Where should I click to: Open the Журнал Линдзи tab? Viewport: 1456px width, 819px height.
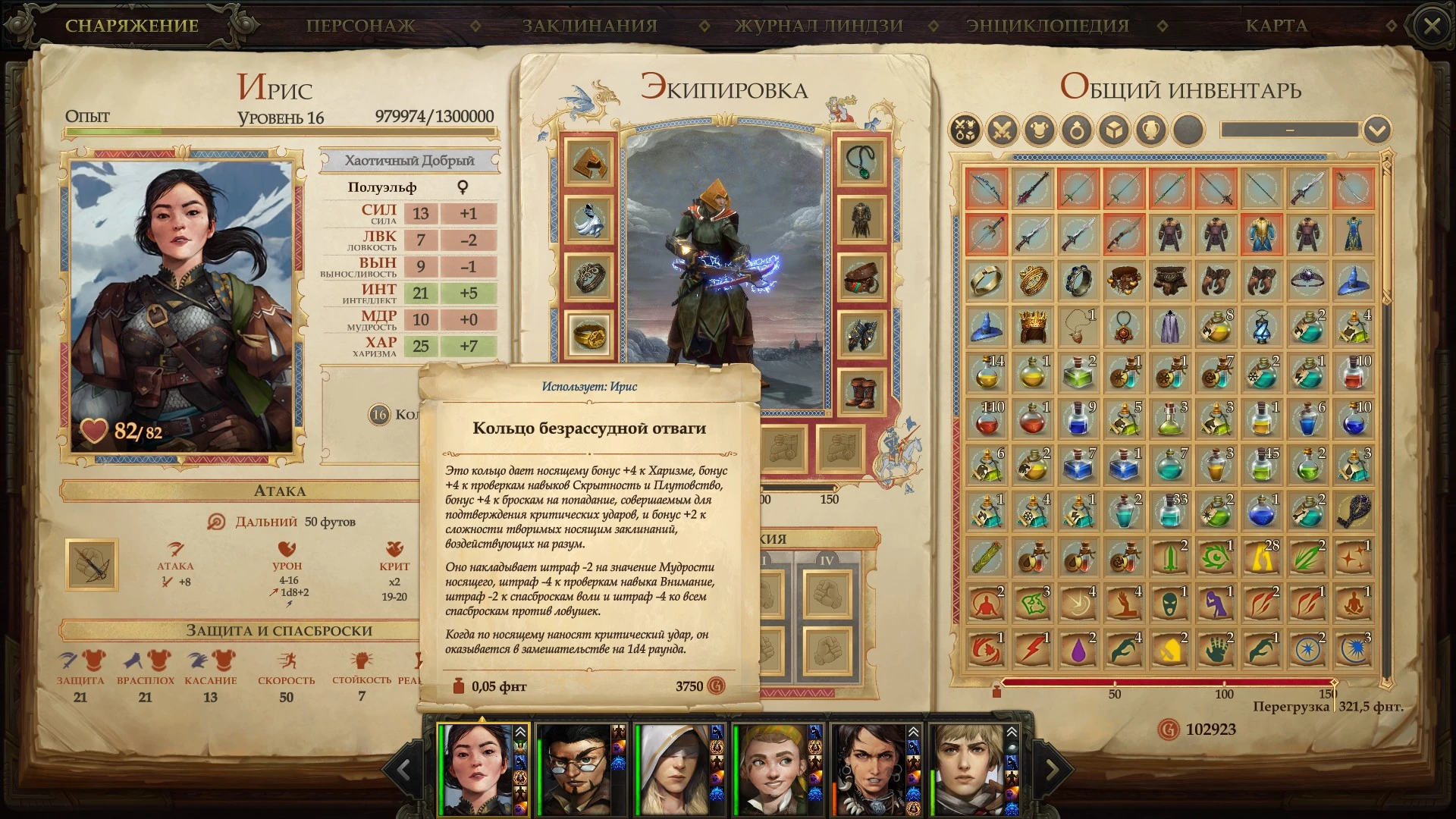point(819,26)
